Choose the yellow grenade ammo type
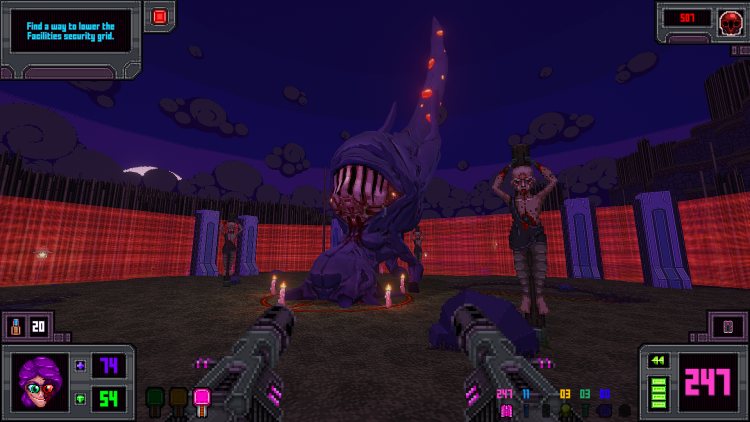Screen dimensions: 750x422 [x=565, y=409]
